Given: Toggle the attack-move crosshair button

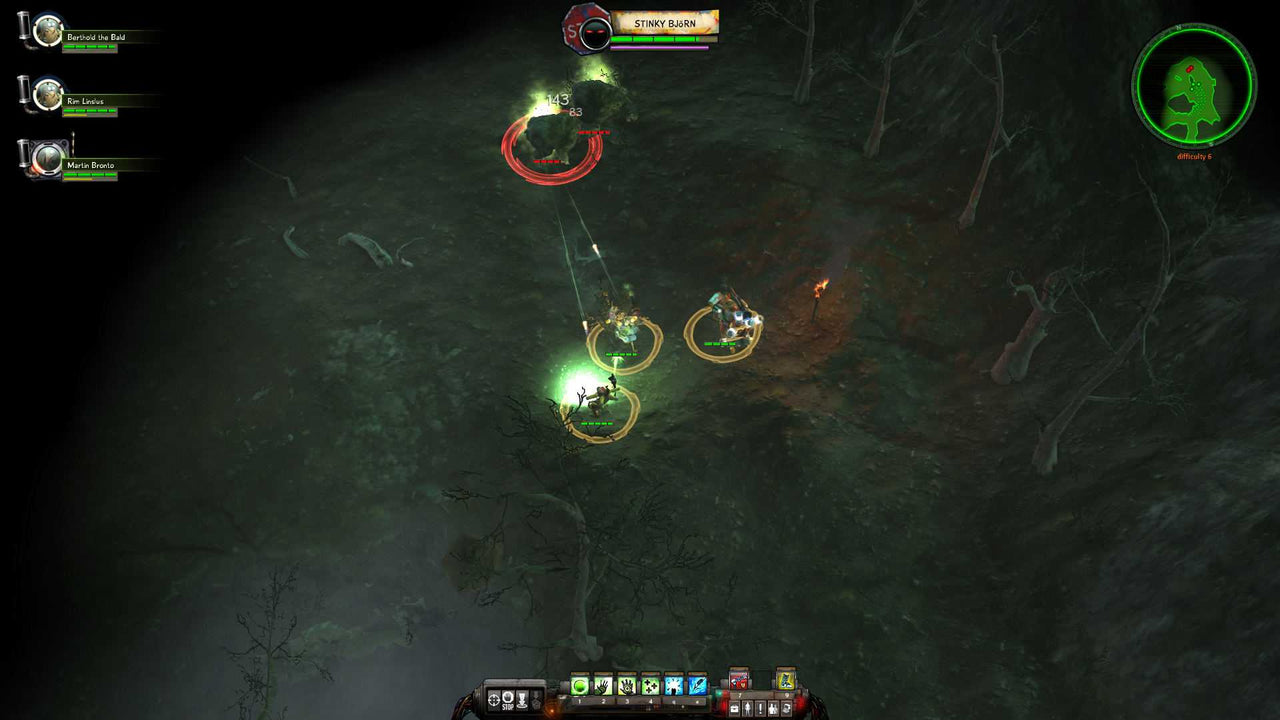Looking at the screenshot, I should pos(492,699).
